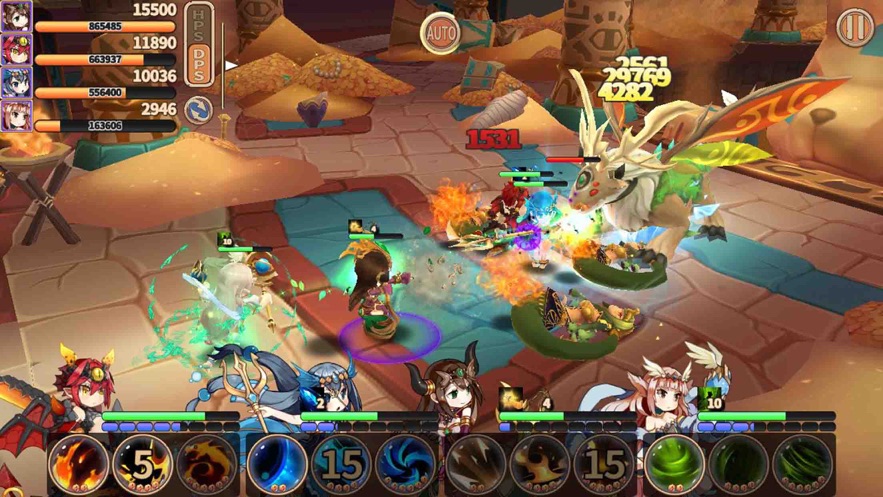Cast the blue crescent water skill
Screen dimensions: 883x497
276,463
